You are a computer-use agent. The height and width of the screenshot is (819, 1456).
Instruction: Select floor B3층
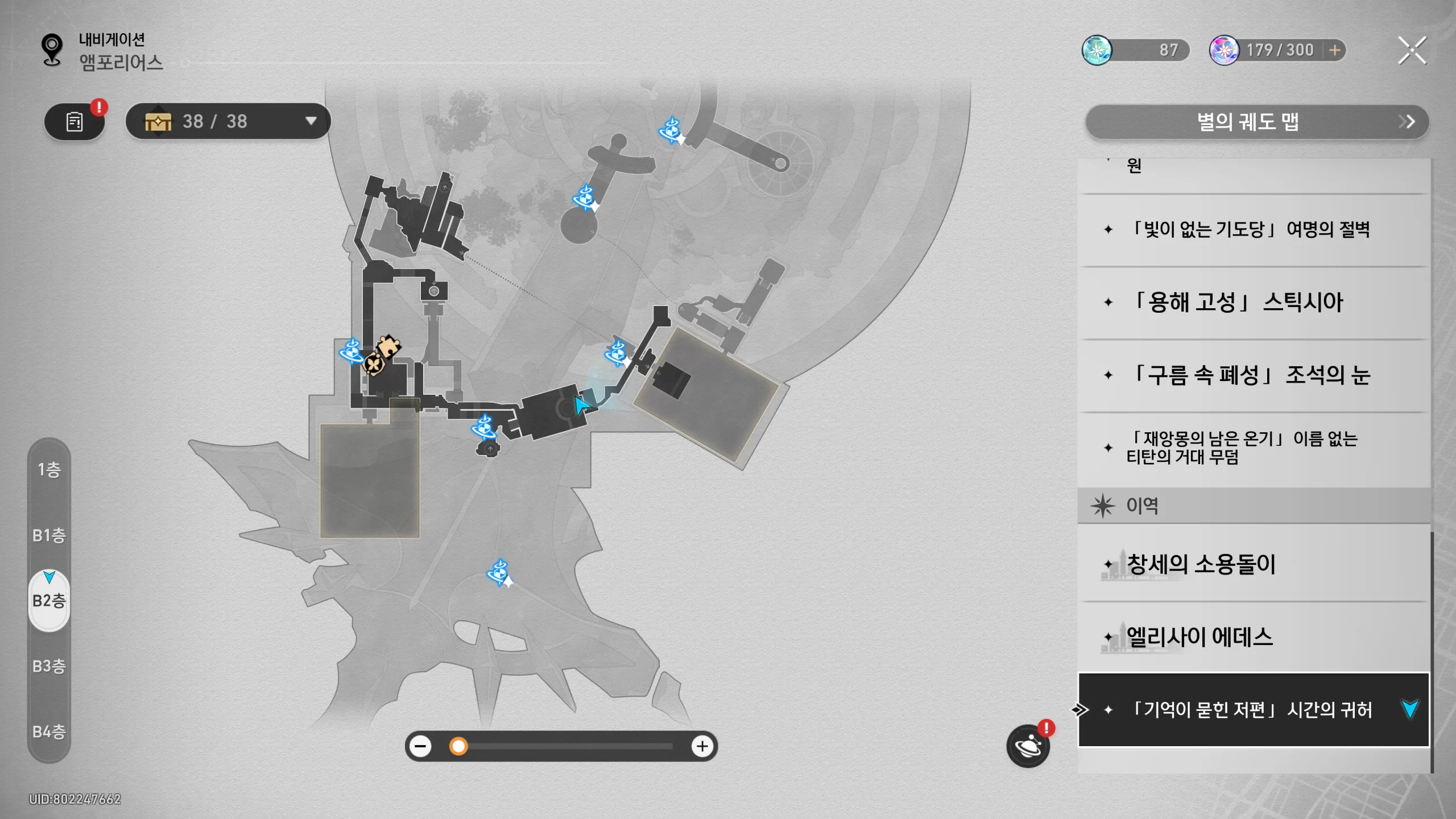click(49, 666)
